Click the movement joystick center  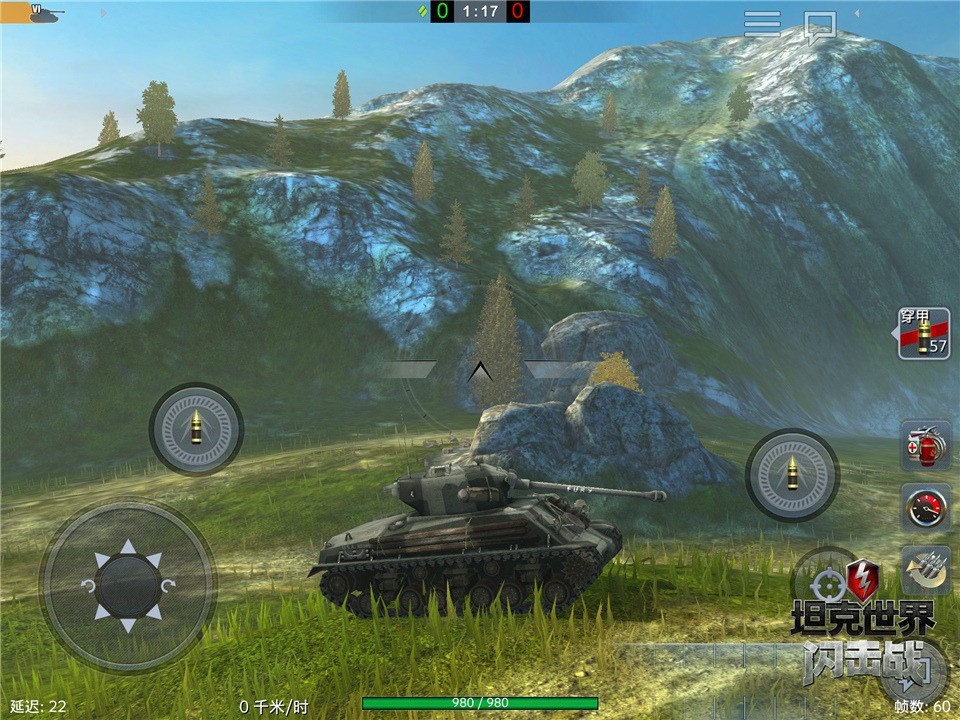click(x=128, y=585)
